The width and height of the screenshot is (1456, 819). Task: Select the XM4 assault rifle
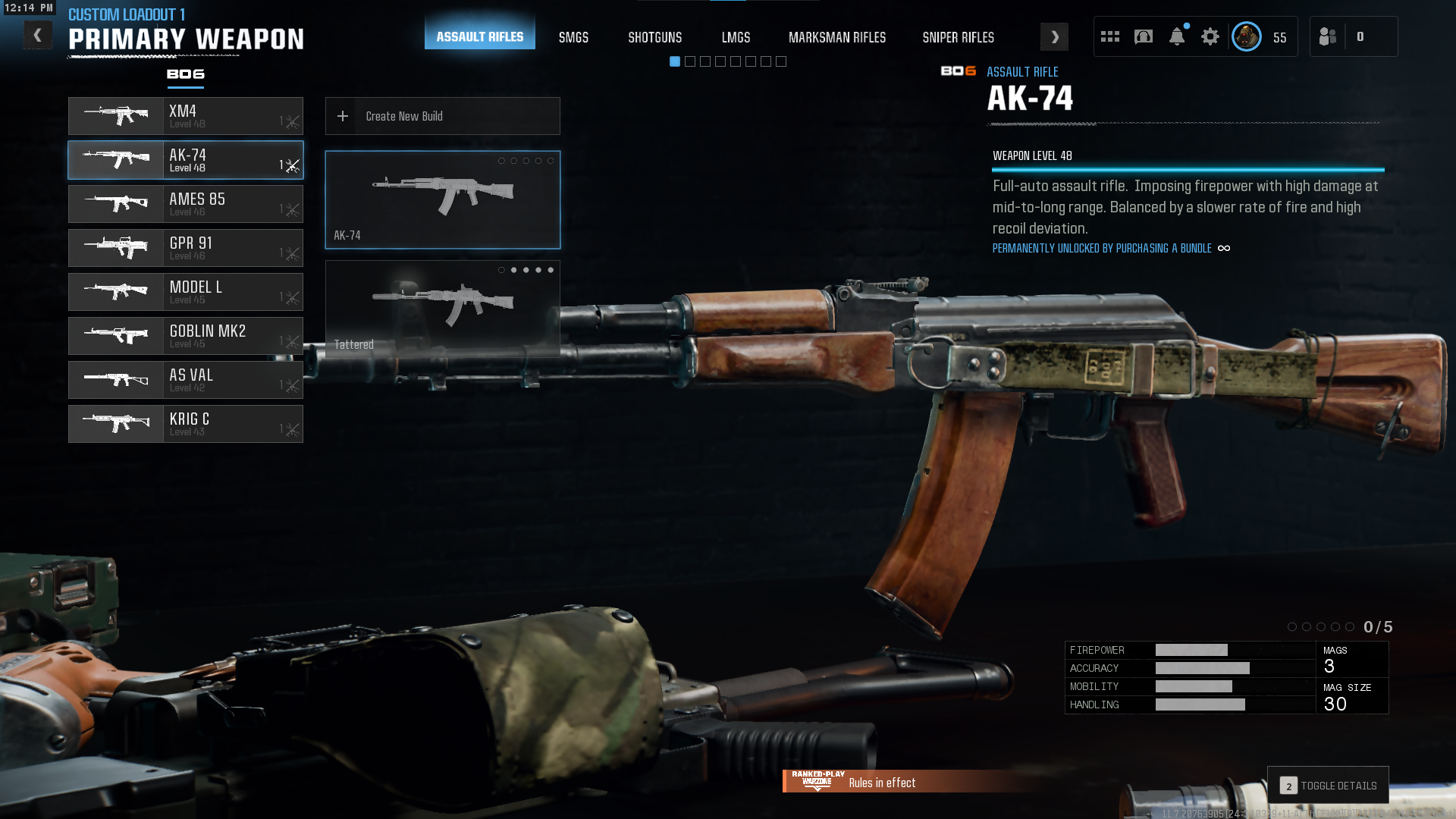(x=186, y=116)
